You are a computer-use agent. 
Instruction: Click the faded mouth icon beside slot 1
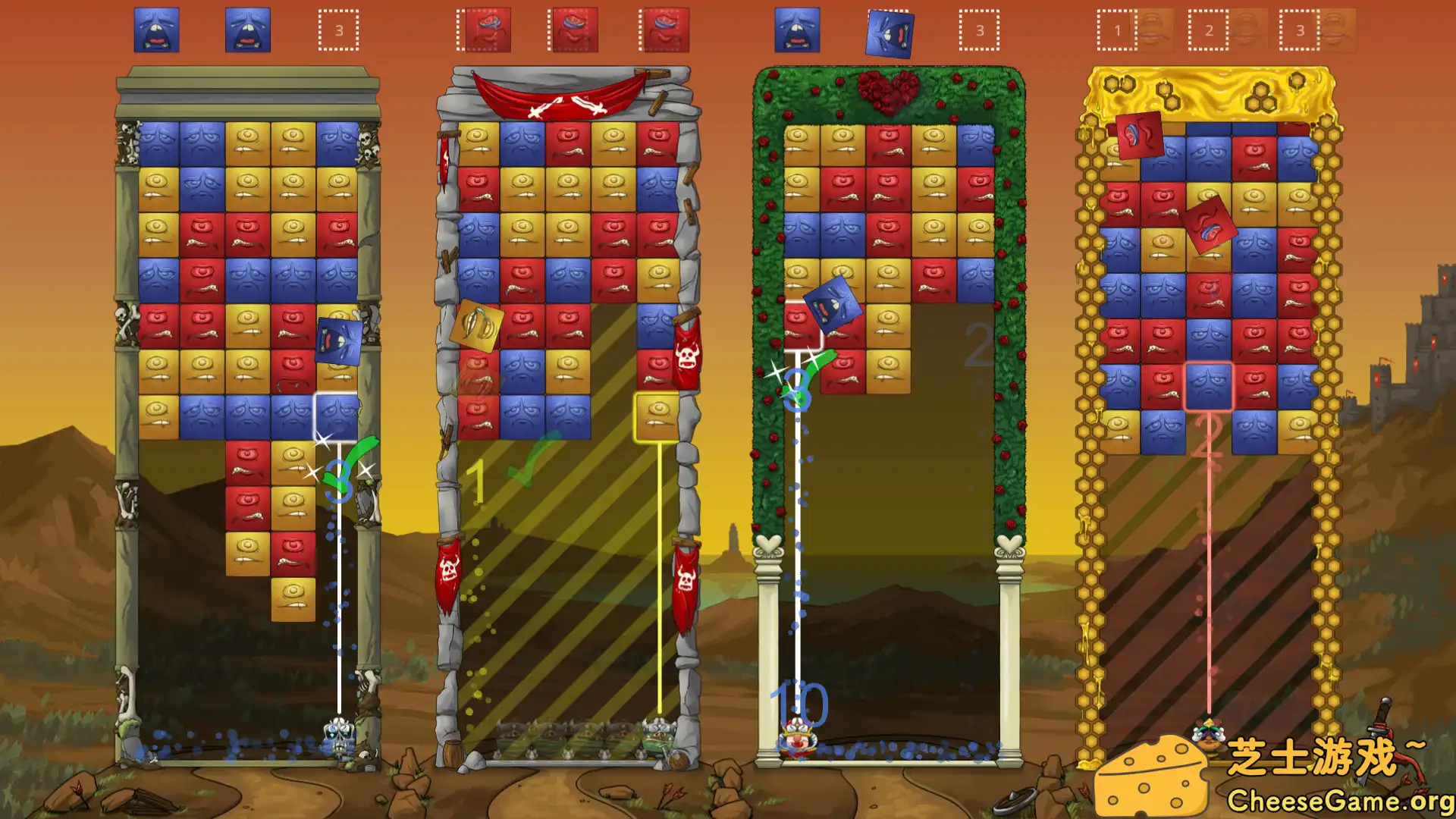(1155, 30)
